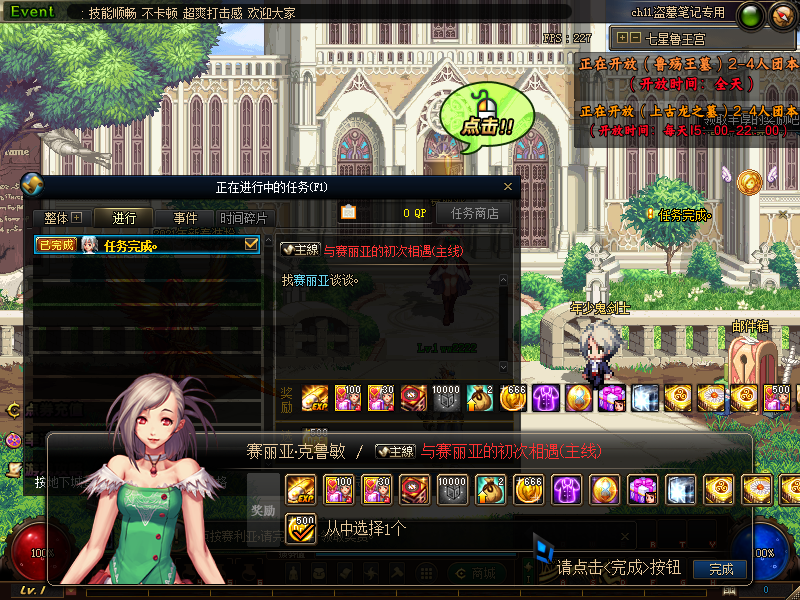
Task: Toggle the checkbox on the 任务完成 quest
Action: (x=252, y=244)
